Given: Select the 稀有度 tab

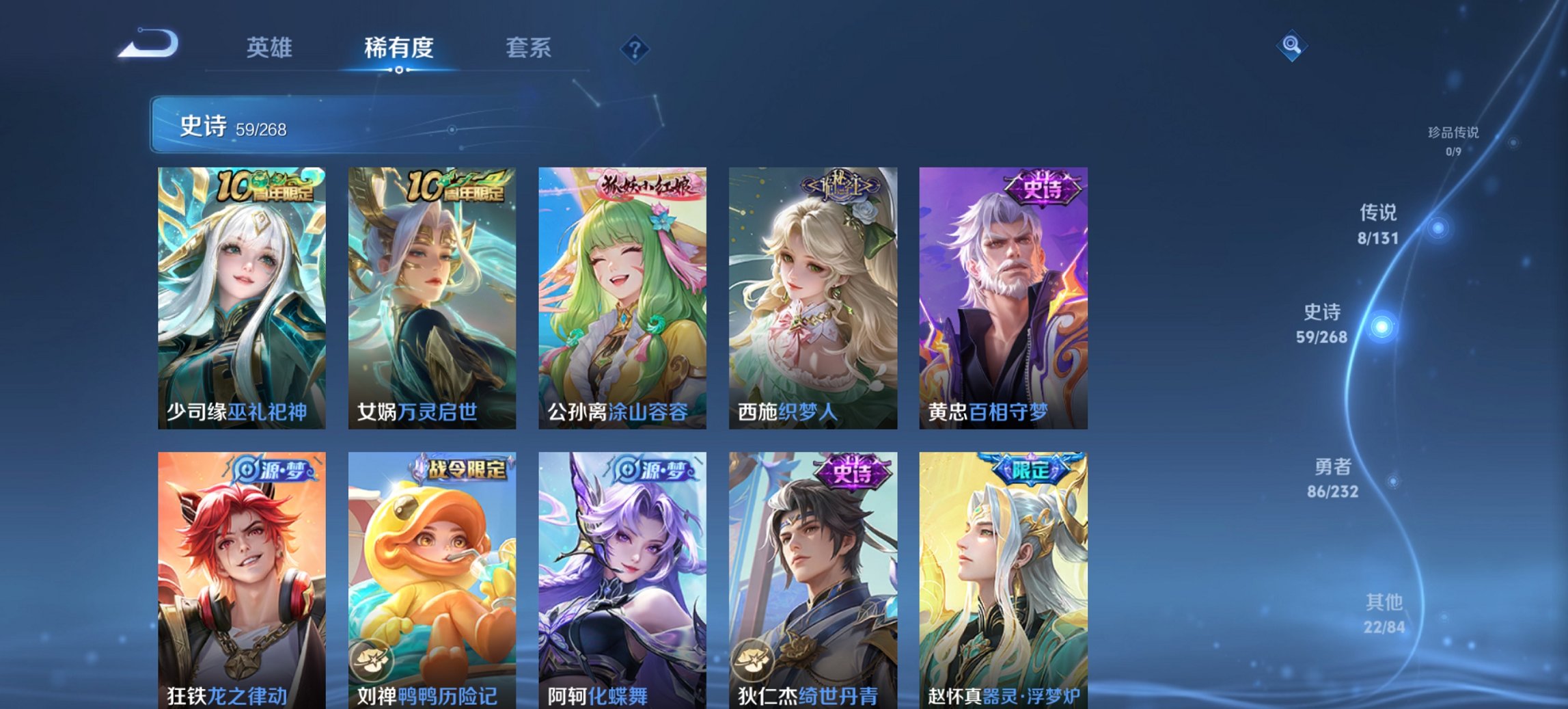Looking at the screenshot, I should (399, 48).
